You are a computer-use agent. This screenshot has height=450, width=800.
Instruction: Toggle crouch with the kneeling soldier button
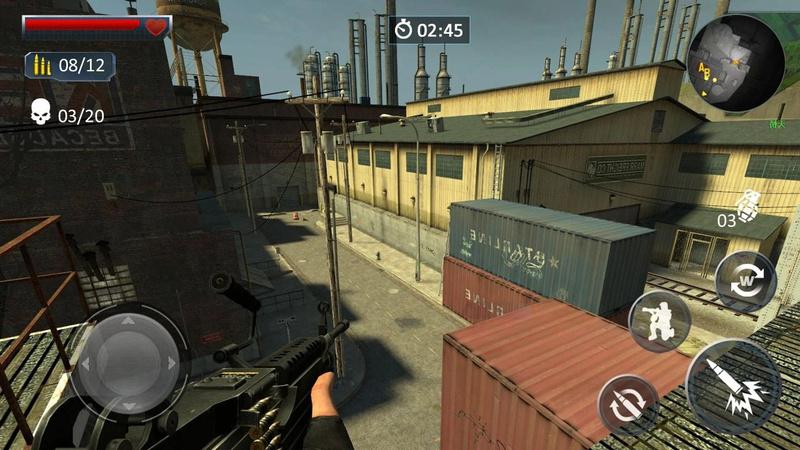tap(660, 321)
